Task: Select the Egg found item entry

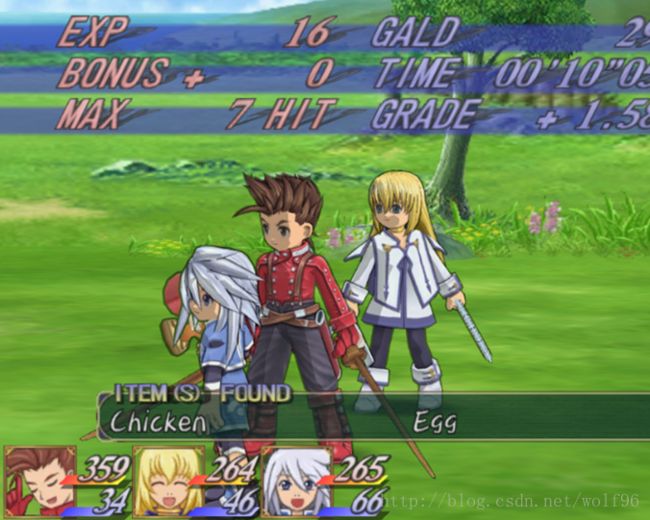Action: (x=435, y=421)
